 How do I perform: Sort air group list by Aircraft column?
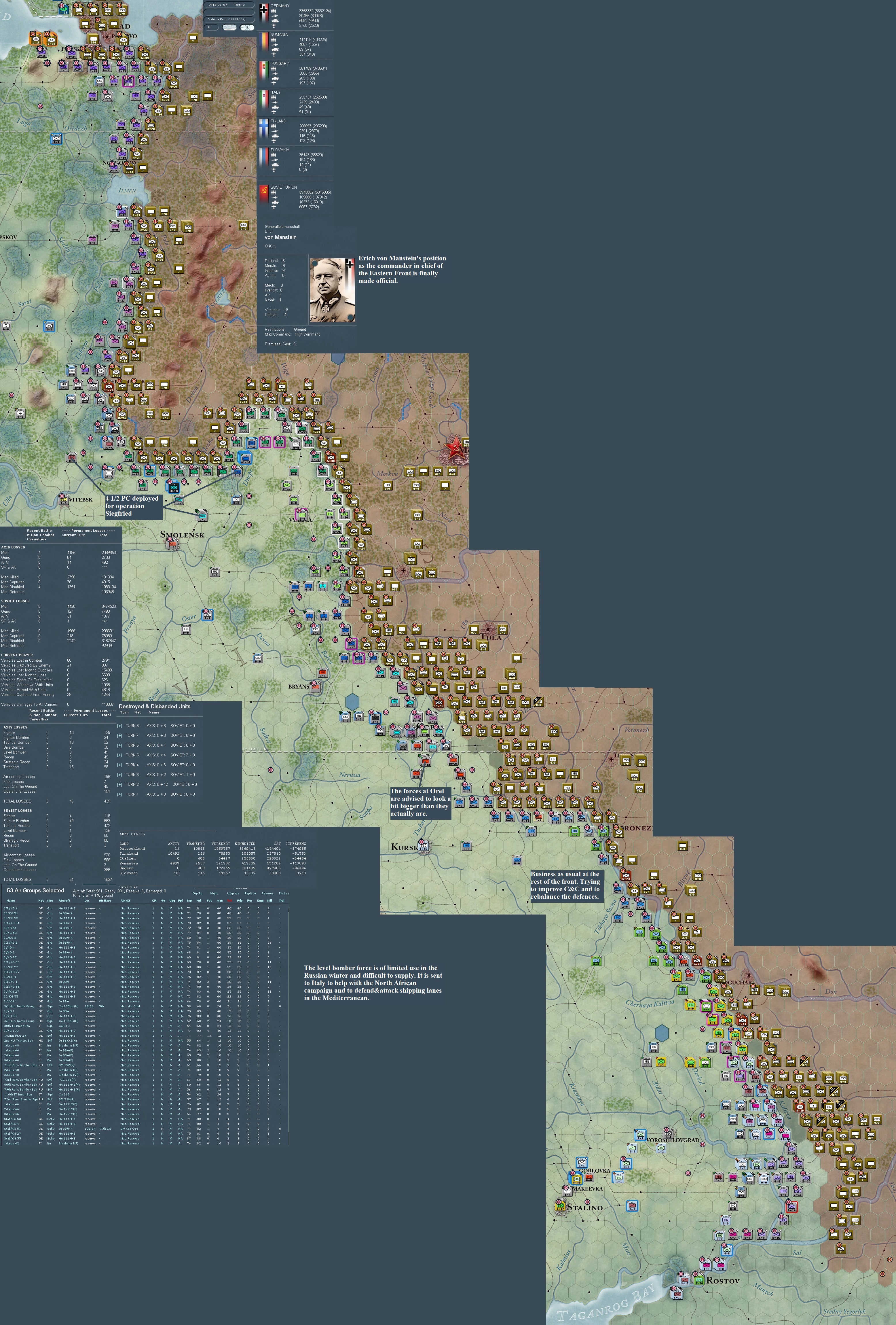pyautogui.click(x=64, y=900)
